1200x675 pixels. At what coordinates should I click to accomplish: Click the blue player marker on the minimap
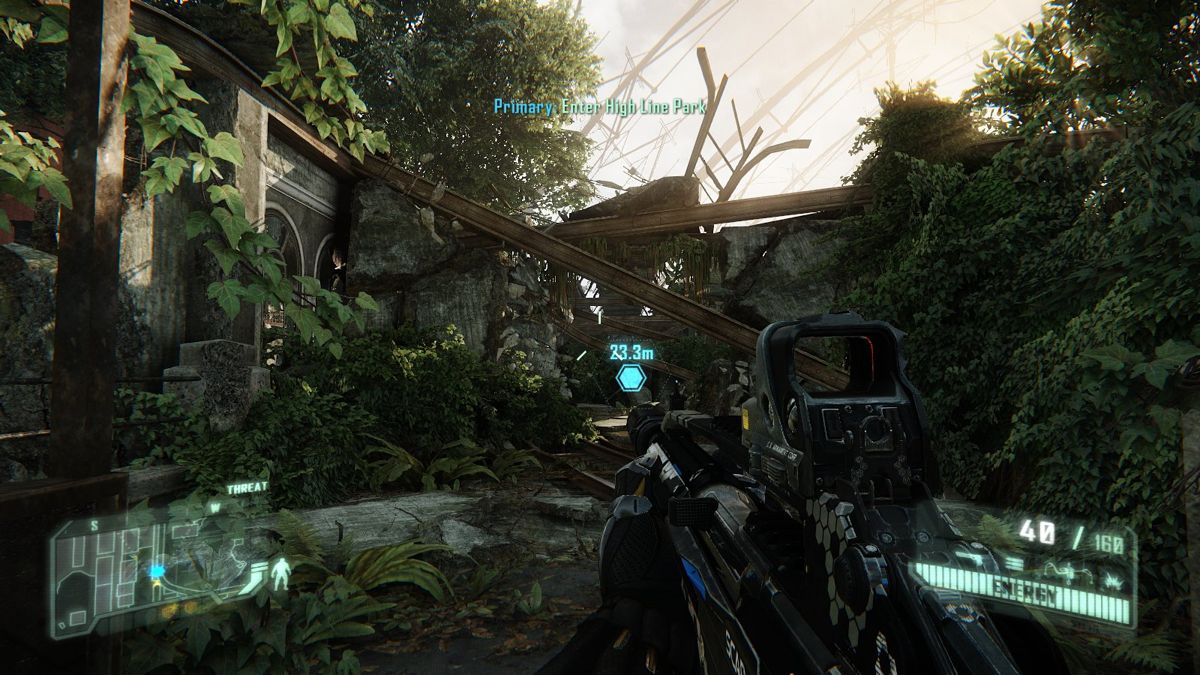click(157, 571)
